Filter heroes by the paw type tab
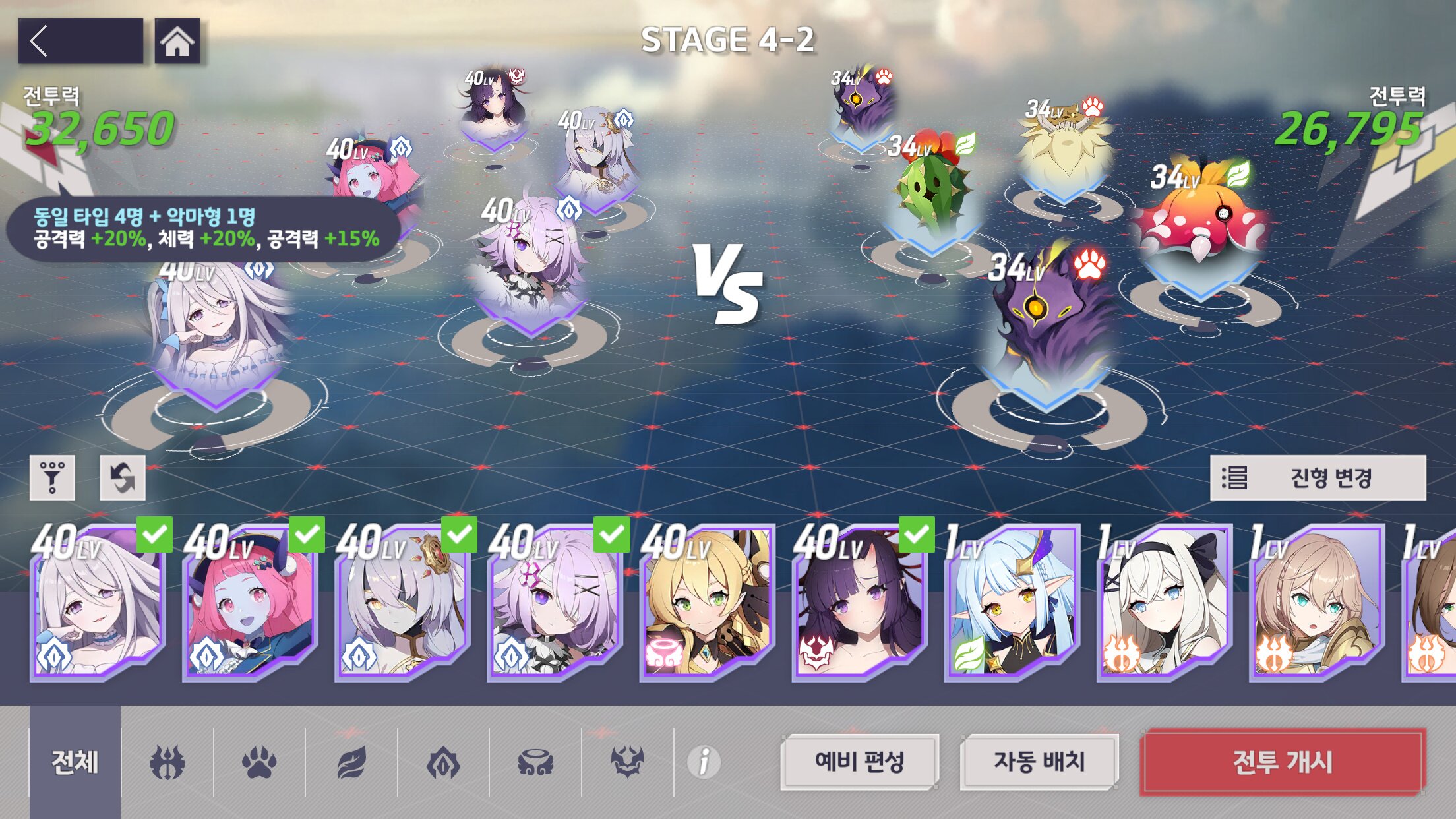Screen dimensions: 1456x819 point(259,762)
